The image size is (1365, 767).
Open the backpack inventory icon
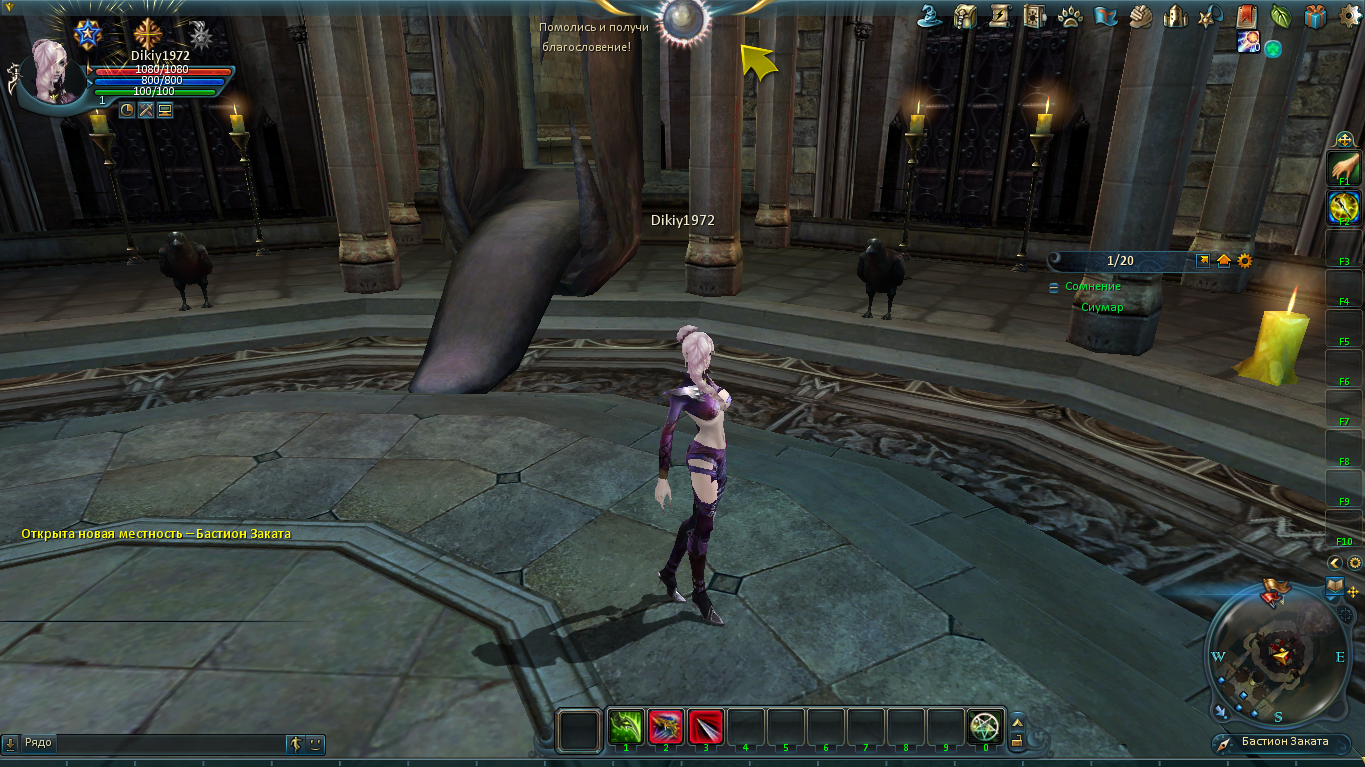(965, 16)
